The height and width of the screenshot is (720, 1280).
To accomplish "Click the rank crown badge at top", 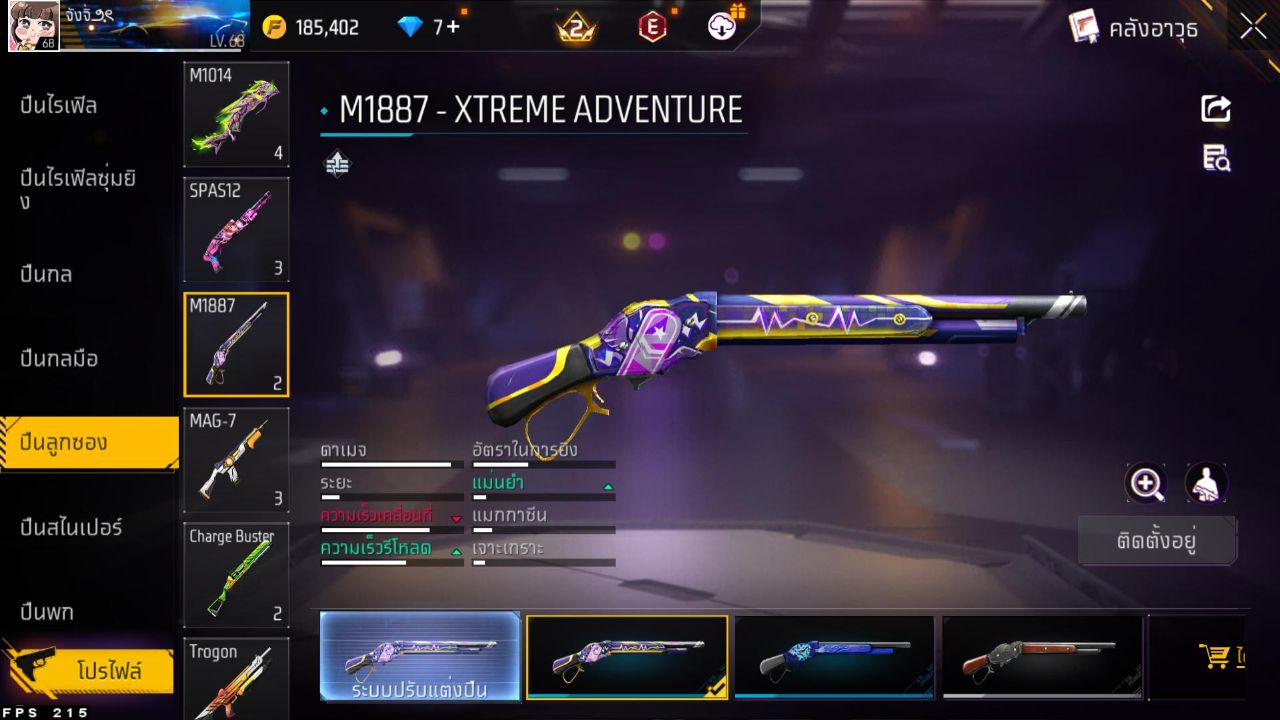I will click(x=575, y=27).
